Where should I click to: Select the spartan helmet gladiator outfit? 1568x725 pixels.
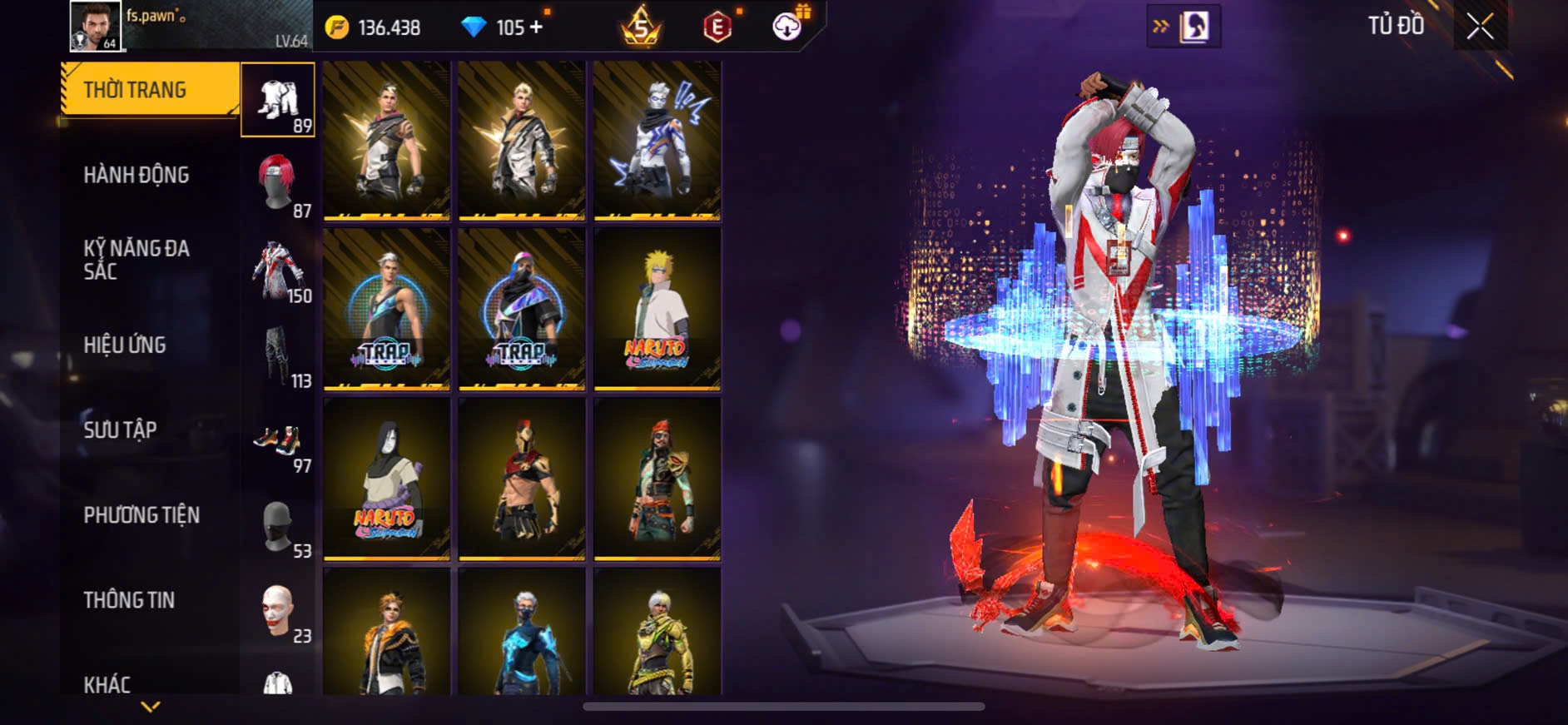pos(522,479)
